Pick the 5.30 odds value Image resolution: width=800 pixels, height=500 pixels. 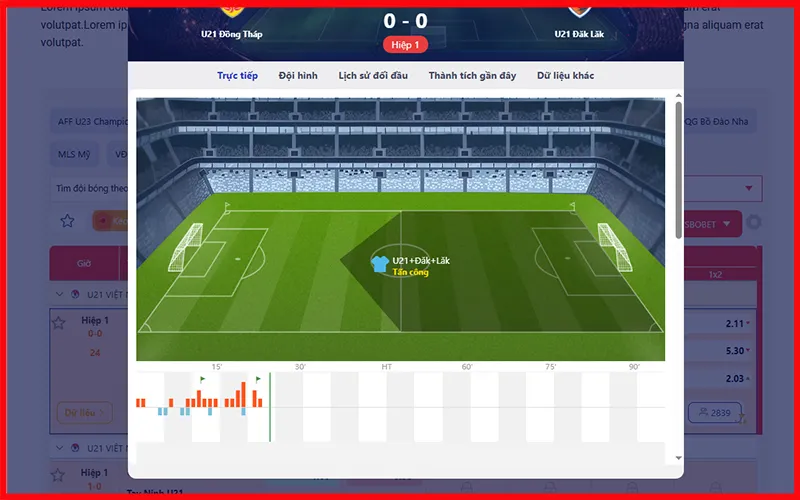[x=733, y=351]
